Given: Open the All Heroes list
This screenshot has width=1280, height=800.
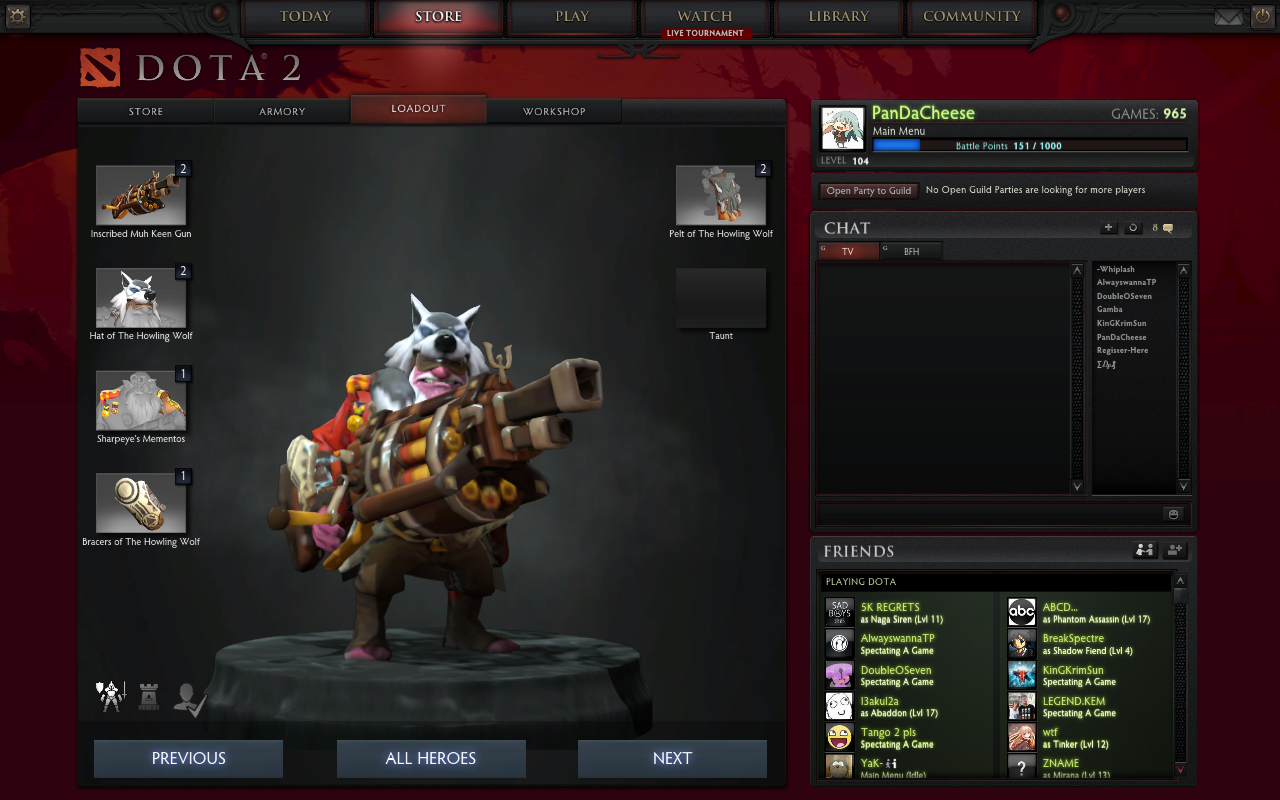Looking at the screenshot, I should pos(431,758).
